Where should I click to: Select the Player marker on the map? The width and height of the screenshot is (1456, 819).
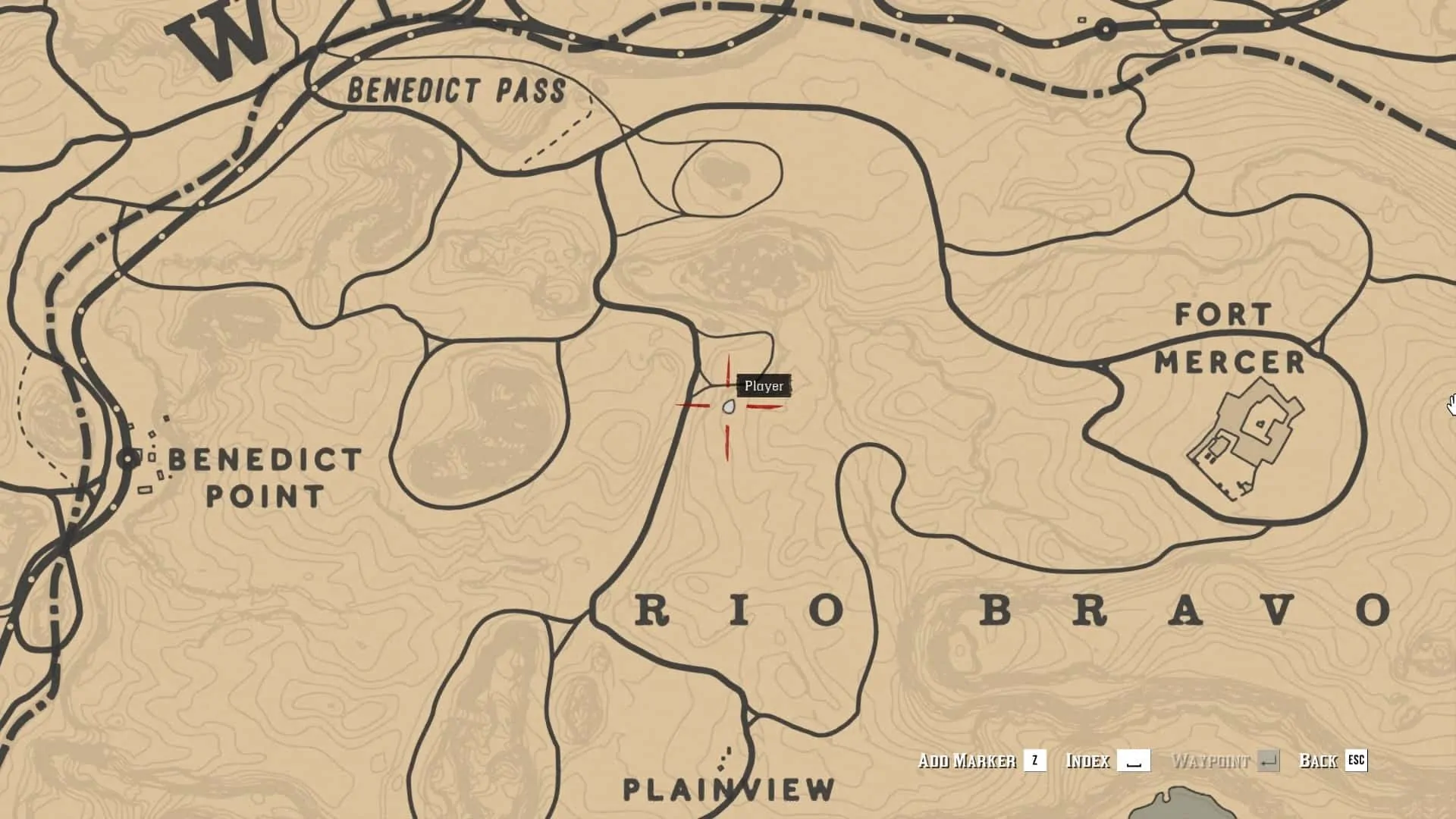tap(729, 407)
